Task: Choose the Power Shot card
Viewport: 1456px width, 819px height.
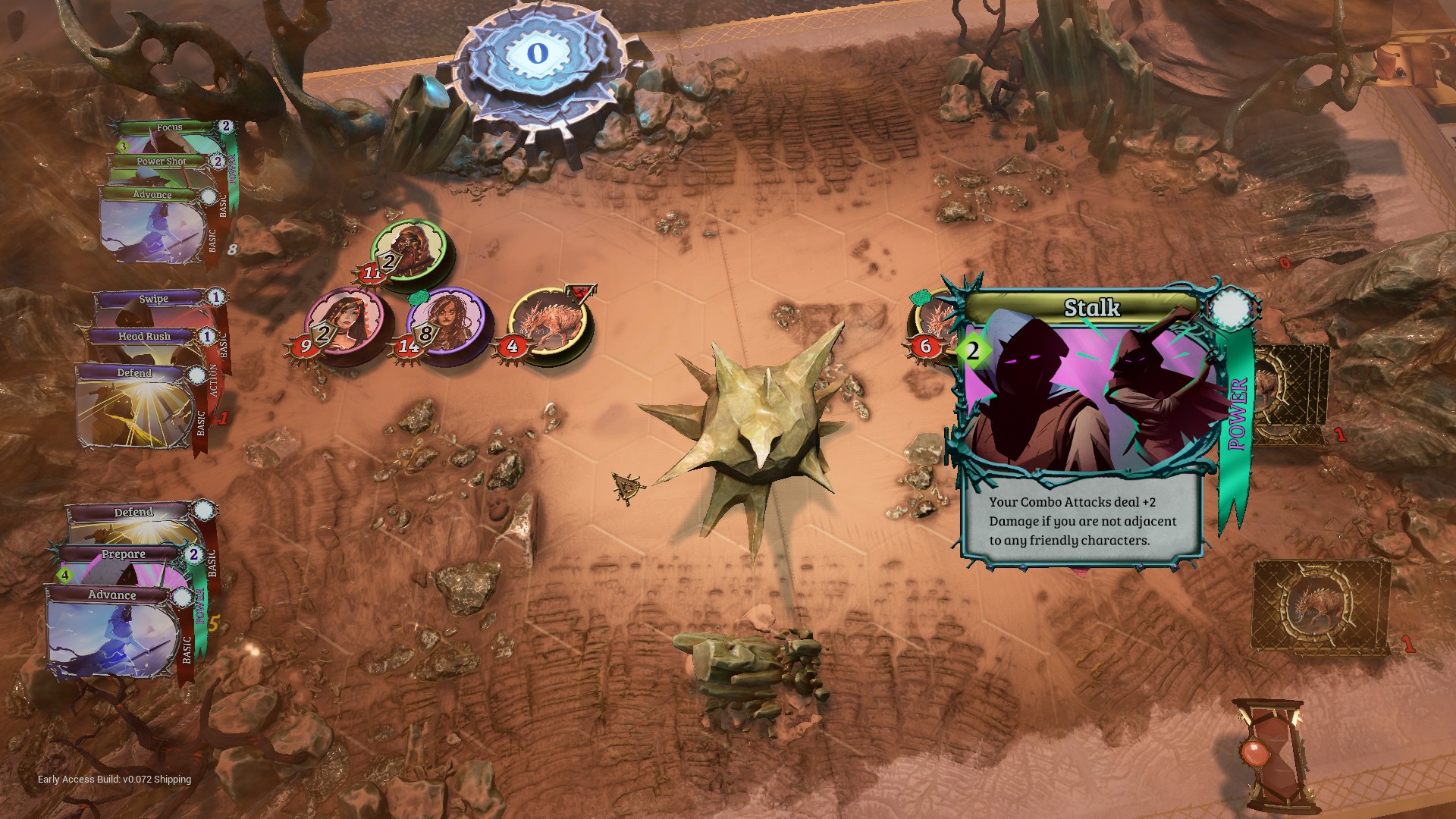Action: pyautogui.click(x=160, y=162)
